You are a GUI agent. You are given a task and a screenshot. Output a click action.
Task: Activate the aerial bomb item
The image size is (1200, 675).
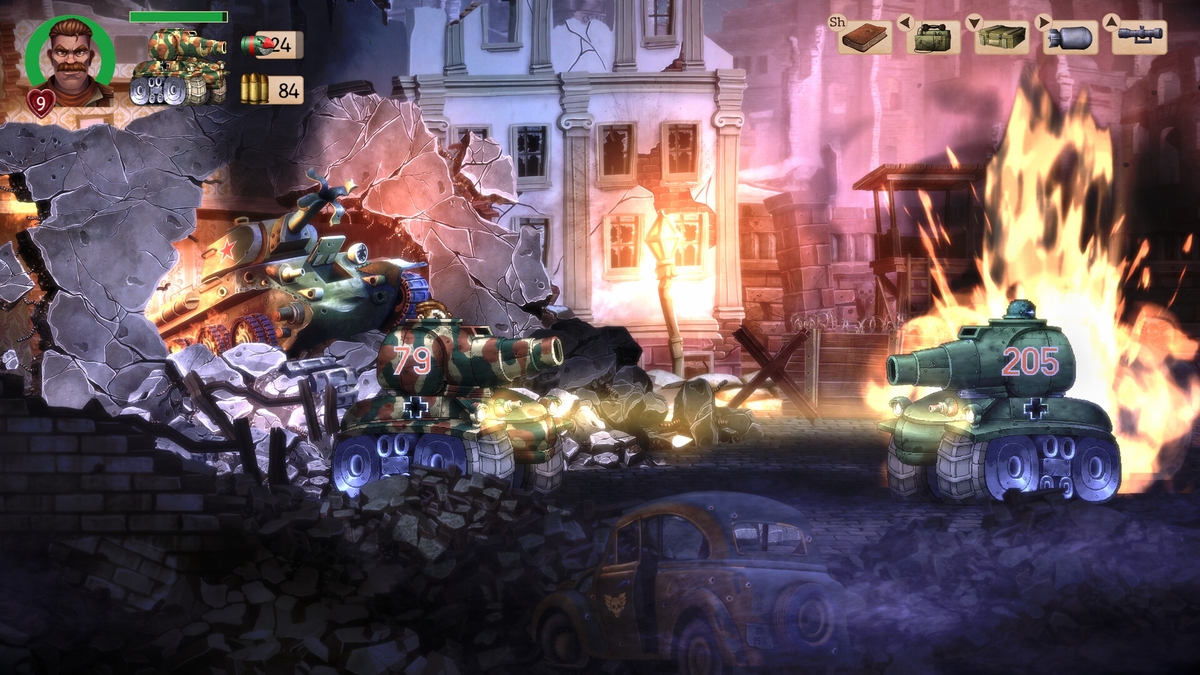pos(1069,38)
